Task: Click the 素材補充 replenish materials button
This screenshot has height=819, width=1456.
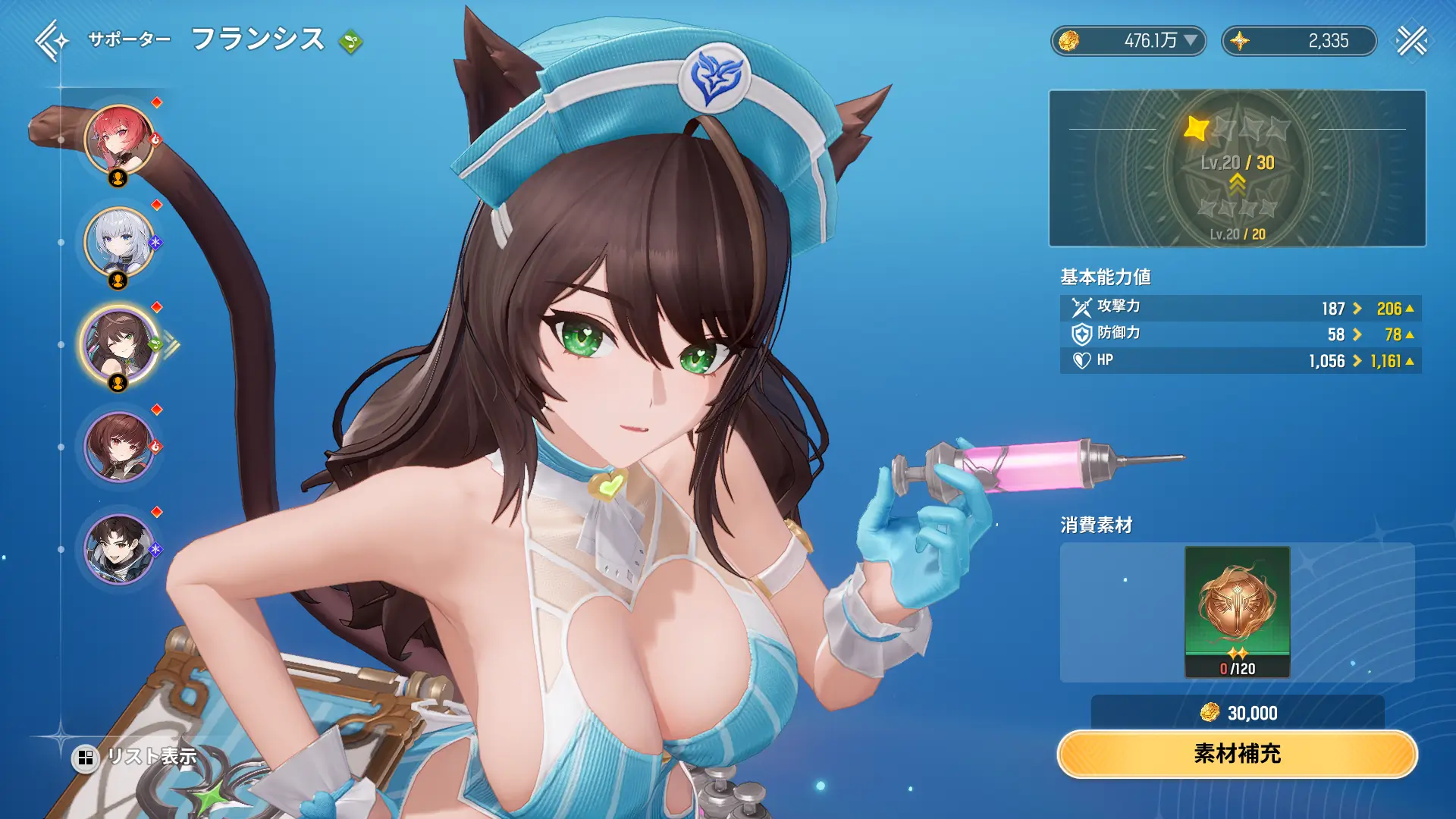Action: (1237, 754)
